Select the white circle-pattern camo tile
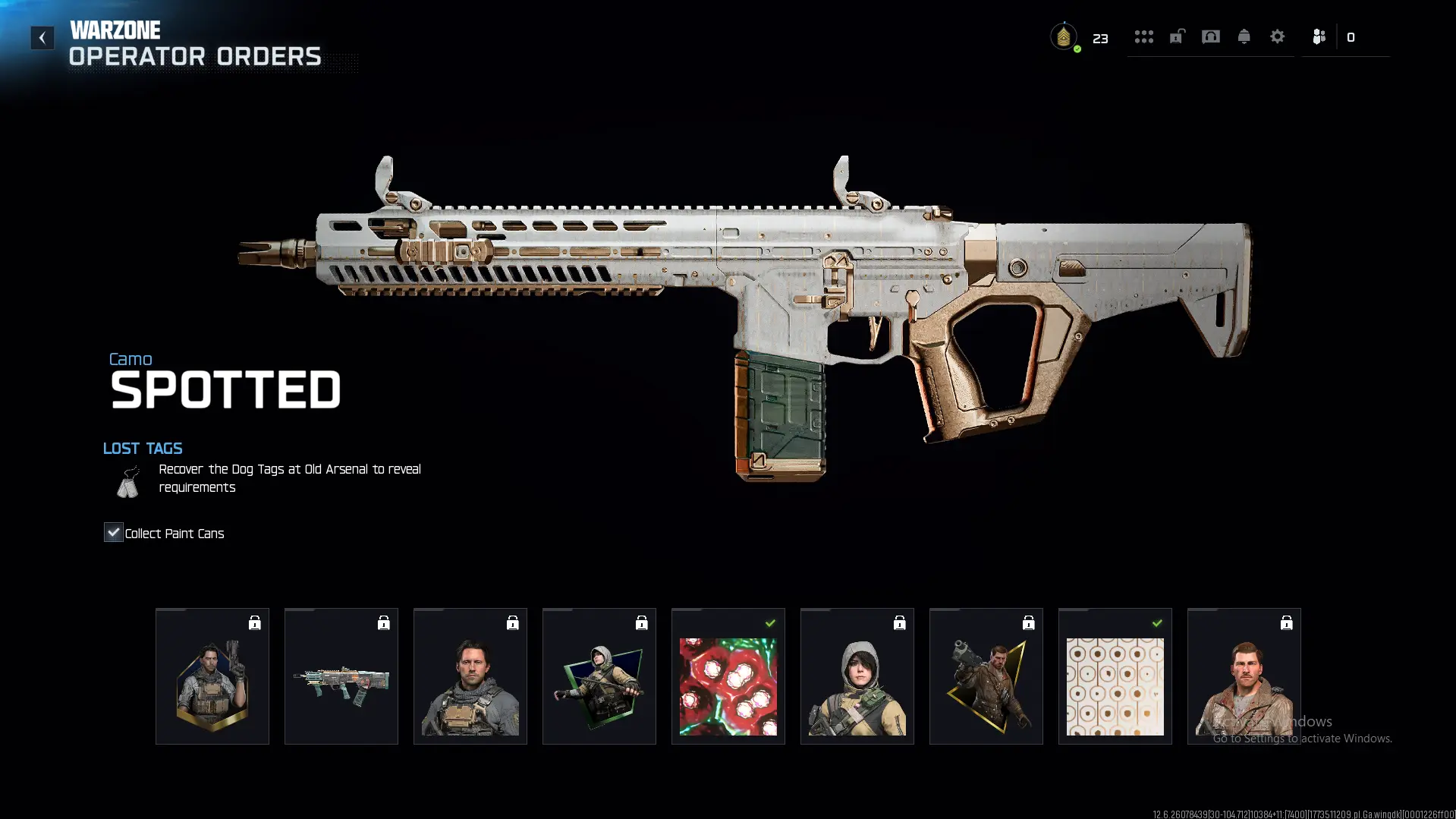Screen dimensions: 1456x819 (x=1115, y=676)
